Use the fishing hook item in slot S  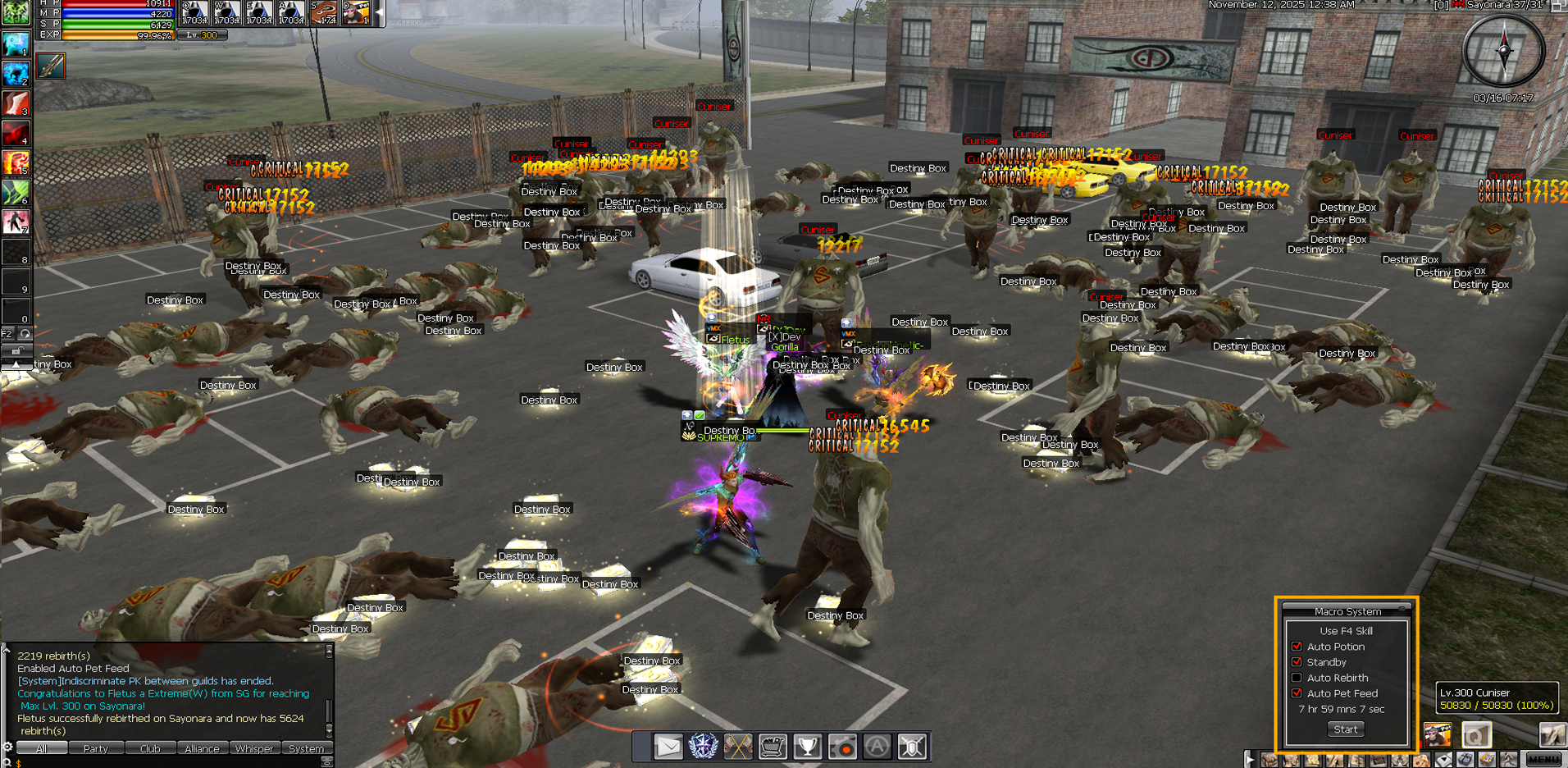pyautogui.click(x=324, y=13)
